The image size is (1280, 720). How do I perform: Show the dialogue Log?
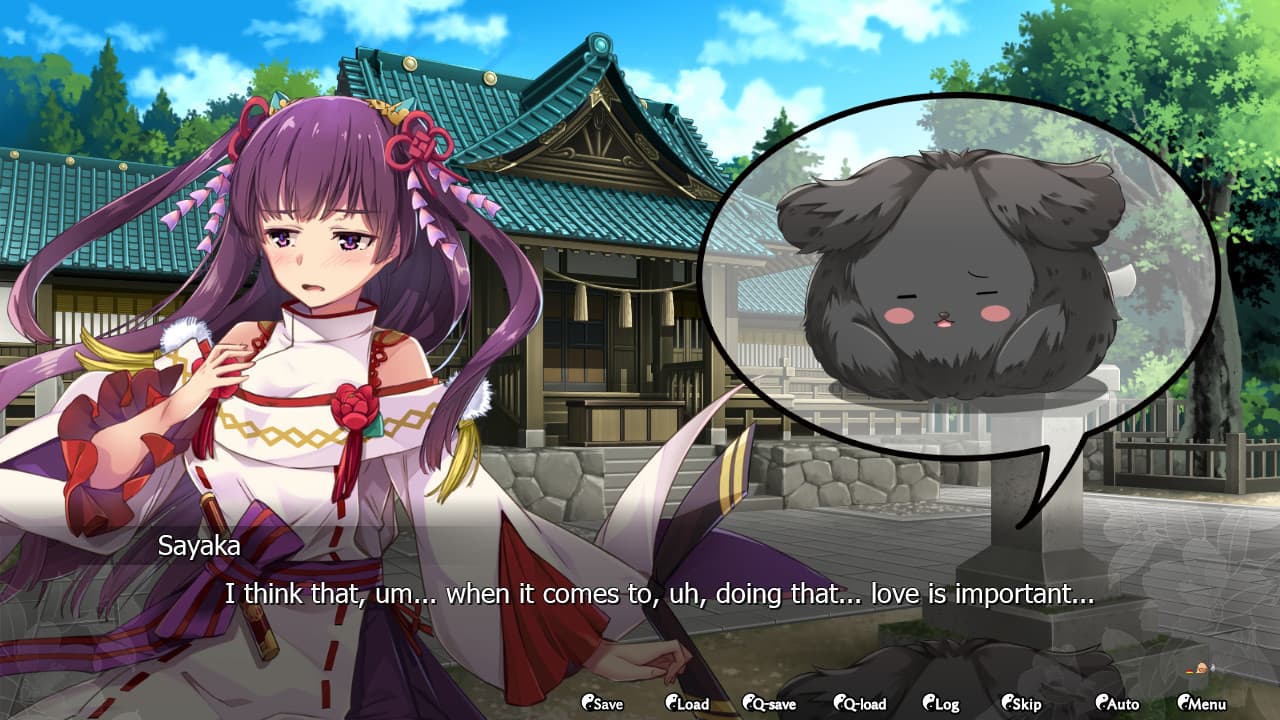(941, 704)
